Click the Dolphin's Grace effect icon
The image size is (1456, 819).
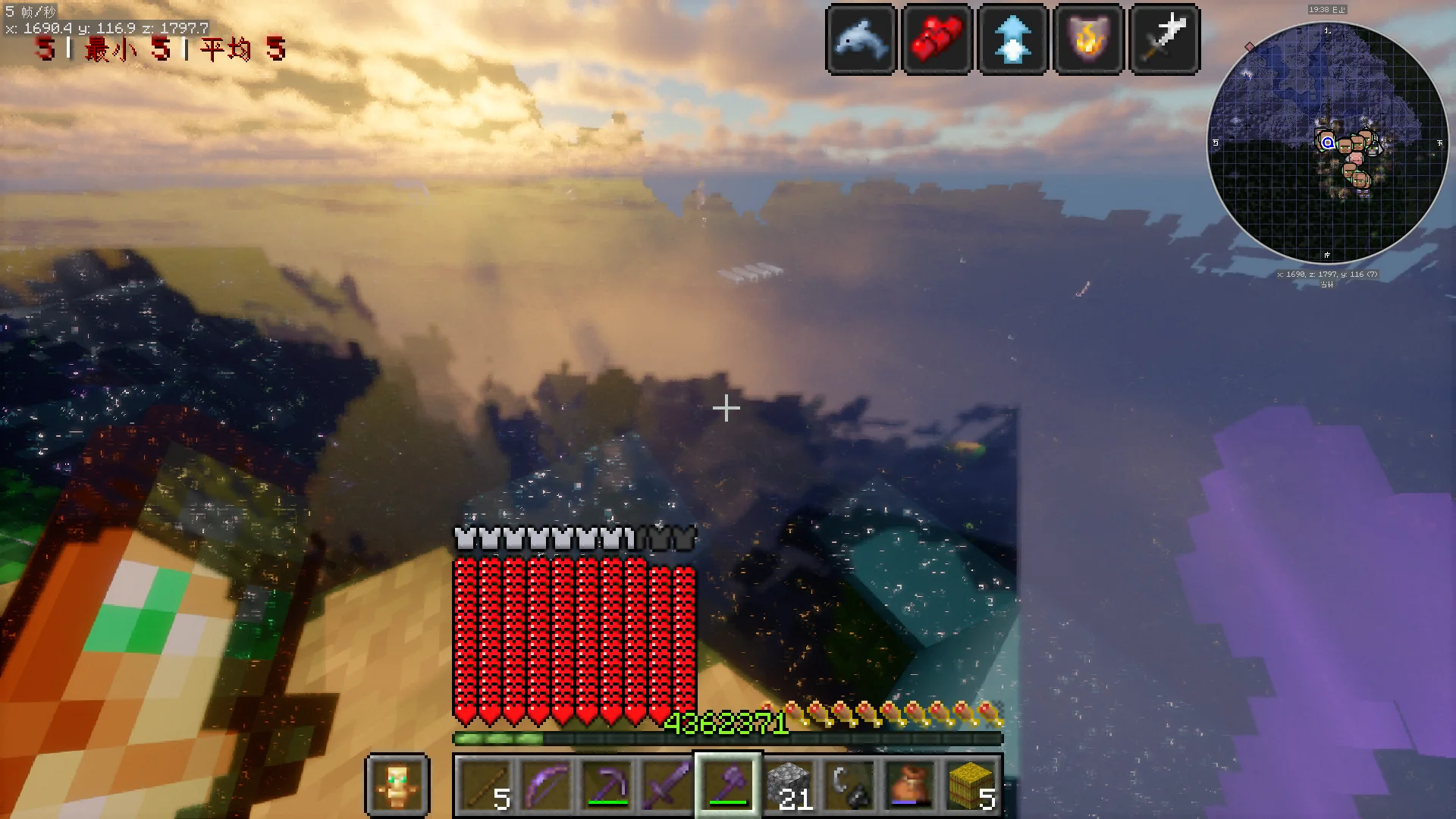[861, 39]
